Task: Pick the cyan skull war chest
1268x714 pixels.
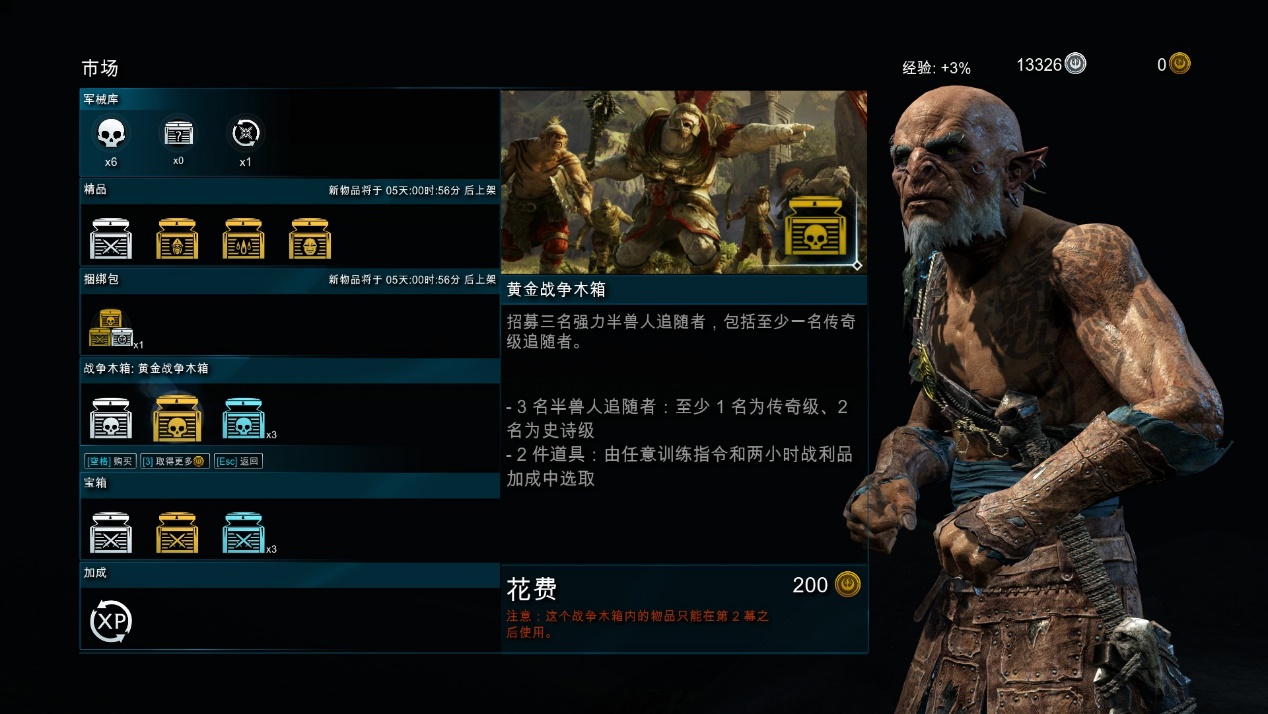Action: (243, 419)
